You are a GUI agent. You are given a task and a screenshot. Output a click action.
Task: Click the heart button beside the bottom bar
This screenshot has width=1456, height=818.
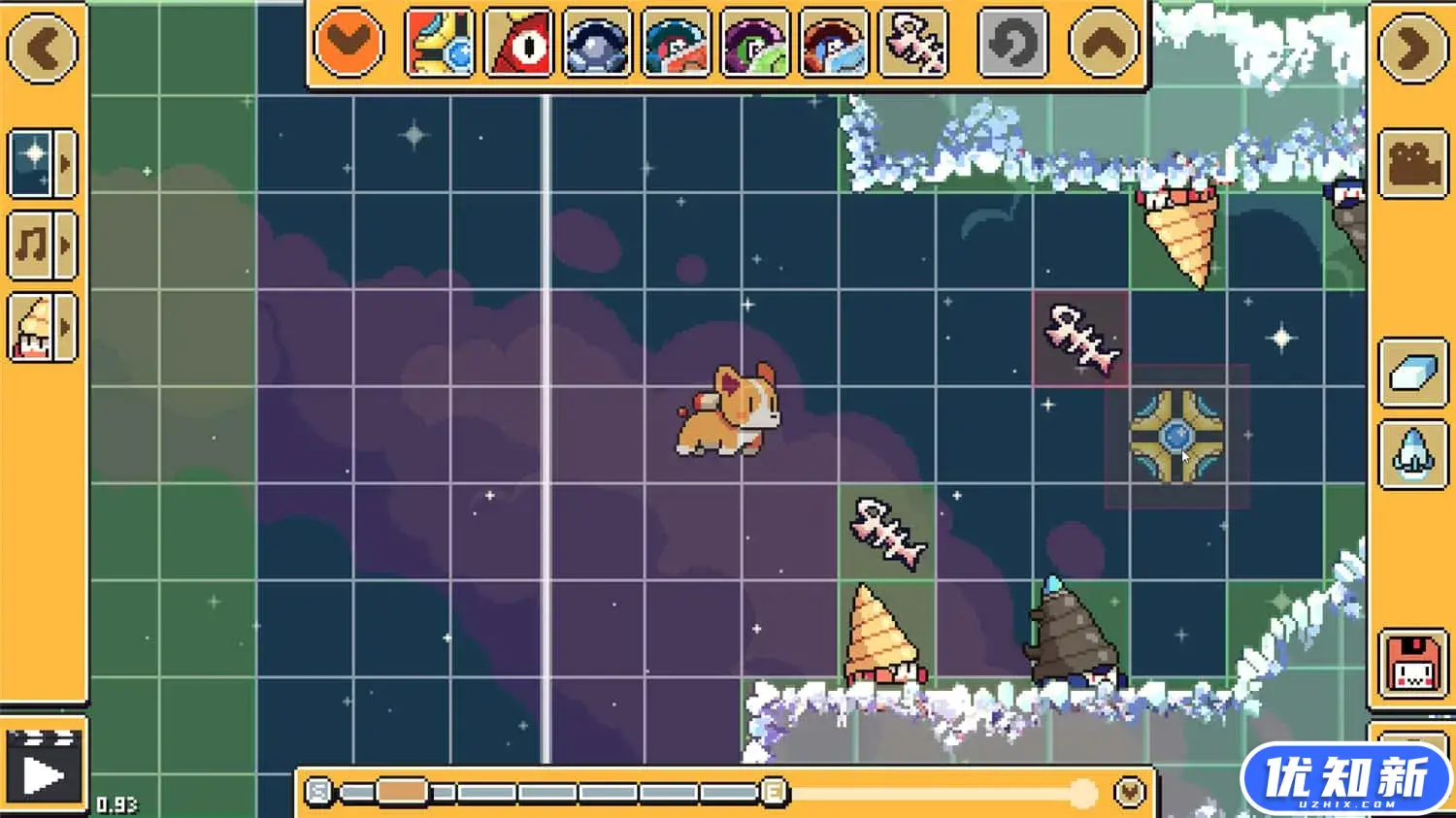coord(1129,792)
